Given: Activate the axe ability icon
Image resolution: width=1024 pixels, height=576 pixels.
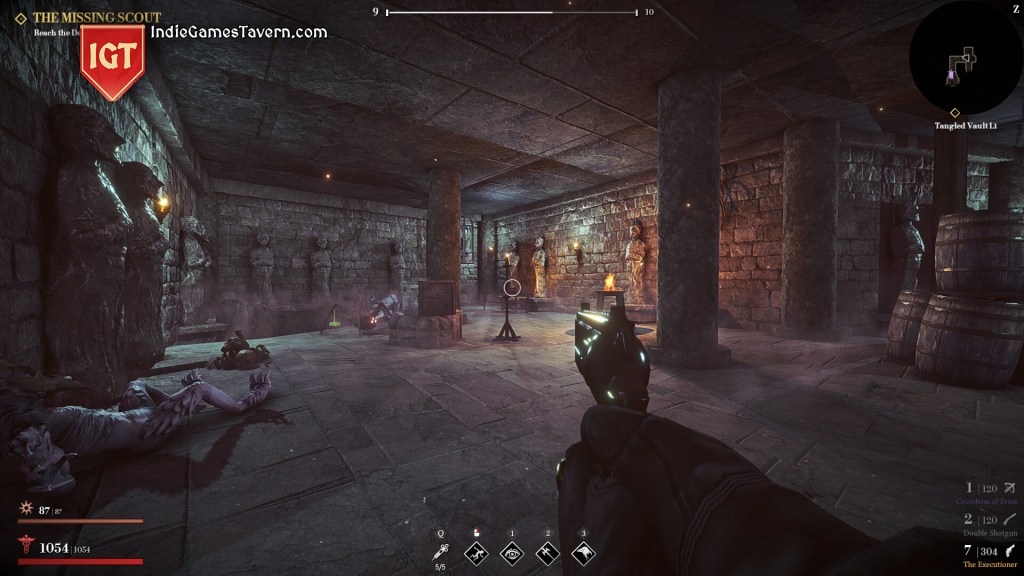Looking at the screenshot, I should tap(547, 552).
